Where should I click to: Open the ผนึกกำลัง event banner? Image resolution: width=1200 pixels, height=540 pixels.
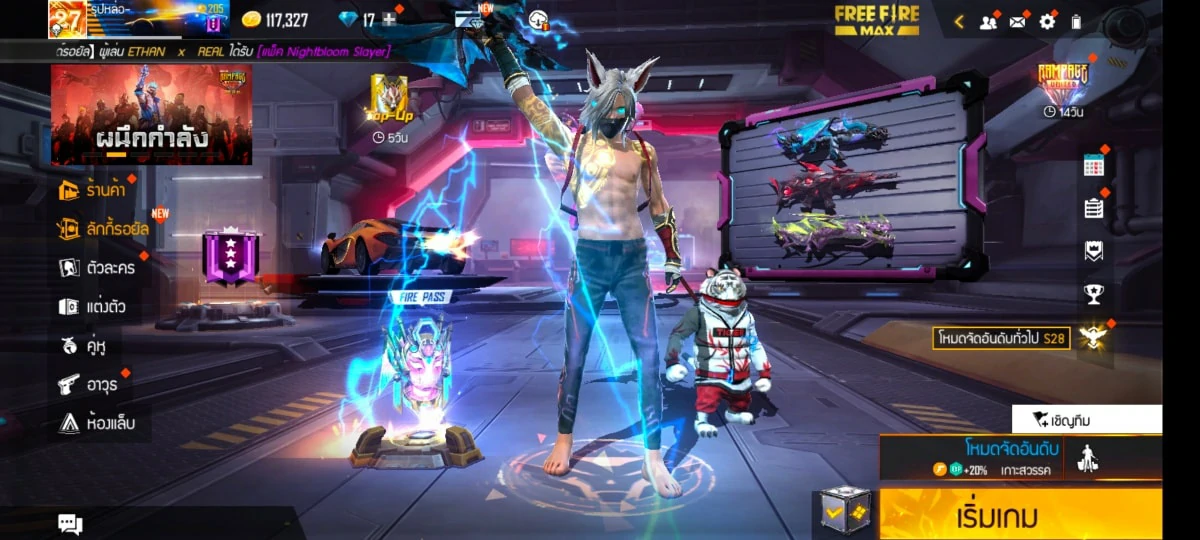(x=151, y=114)
